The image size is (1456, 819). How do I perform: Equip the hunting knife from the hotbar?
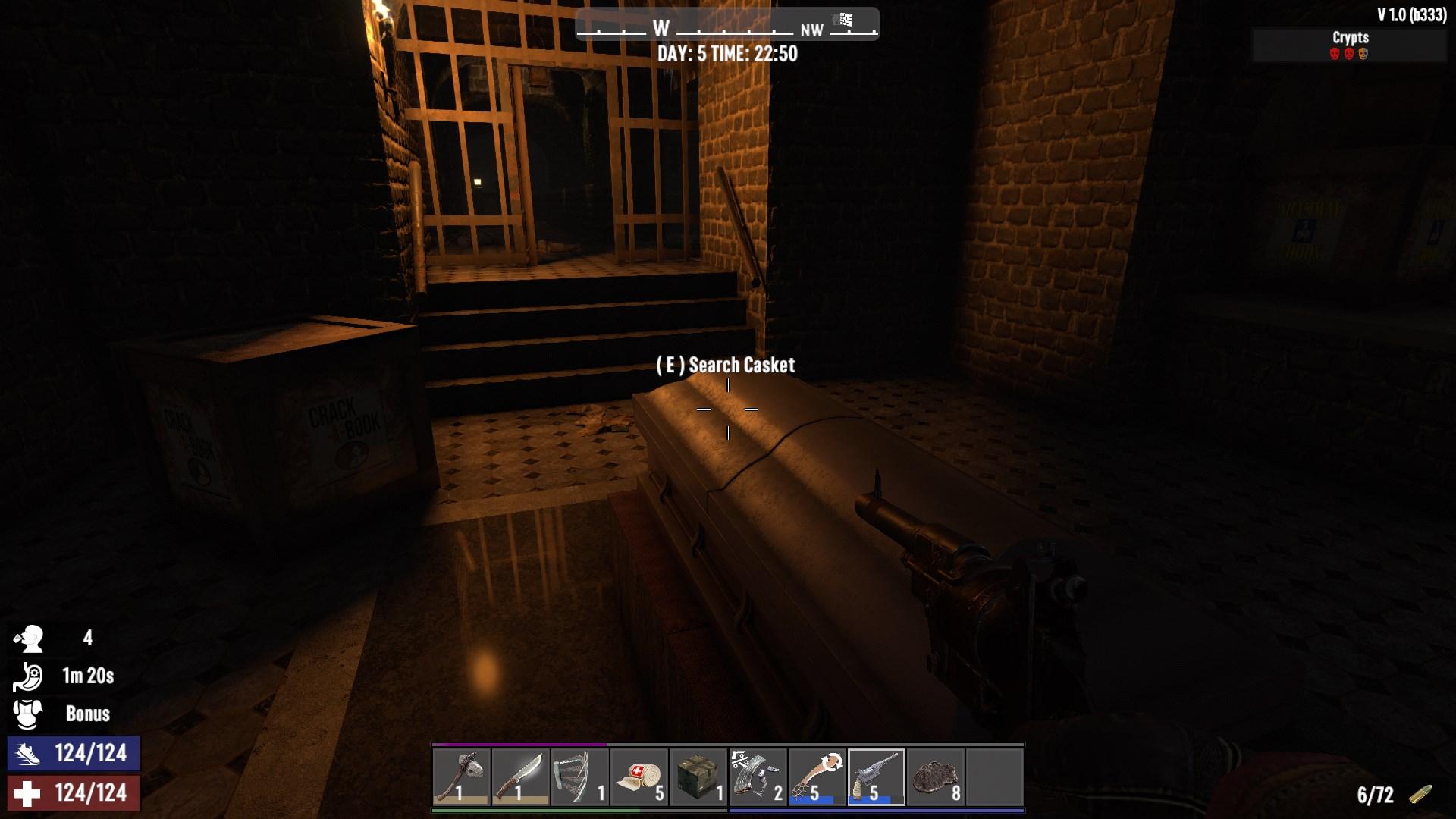pos(521,777)
